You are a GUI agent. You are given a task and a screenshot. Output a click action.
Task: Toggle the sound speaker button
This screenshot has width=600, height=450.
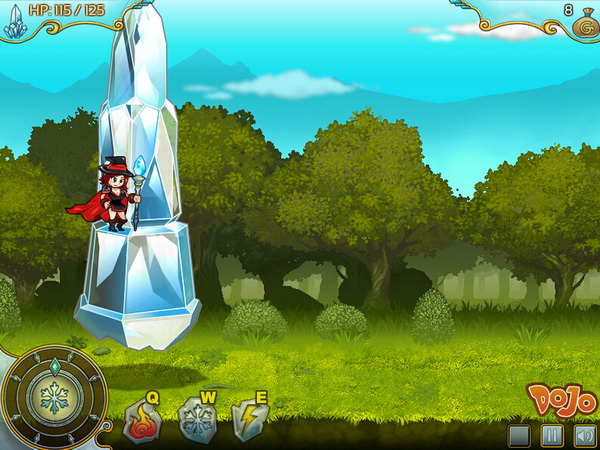pyautogui.click(x=584, y=436)
